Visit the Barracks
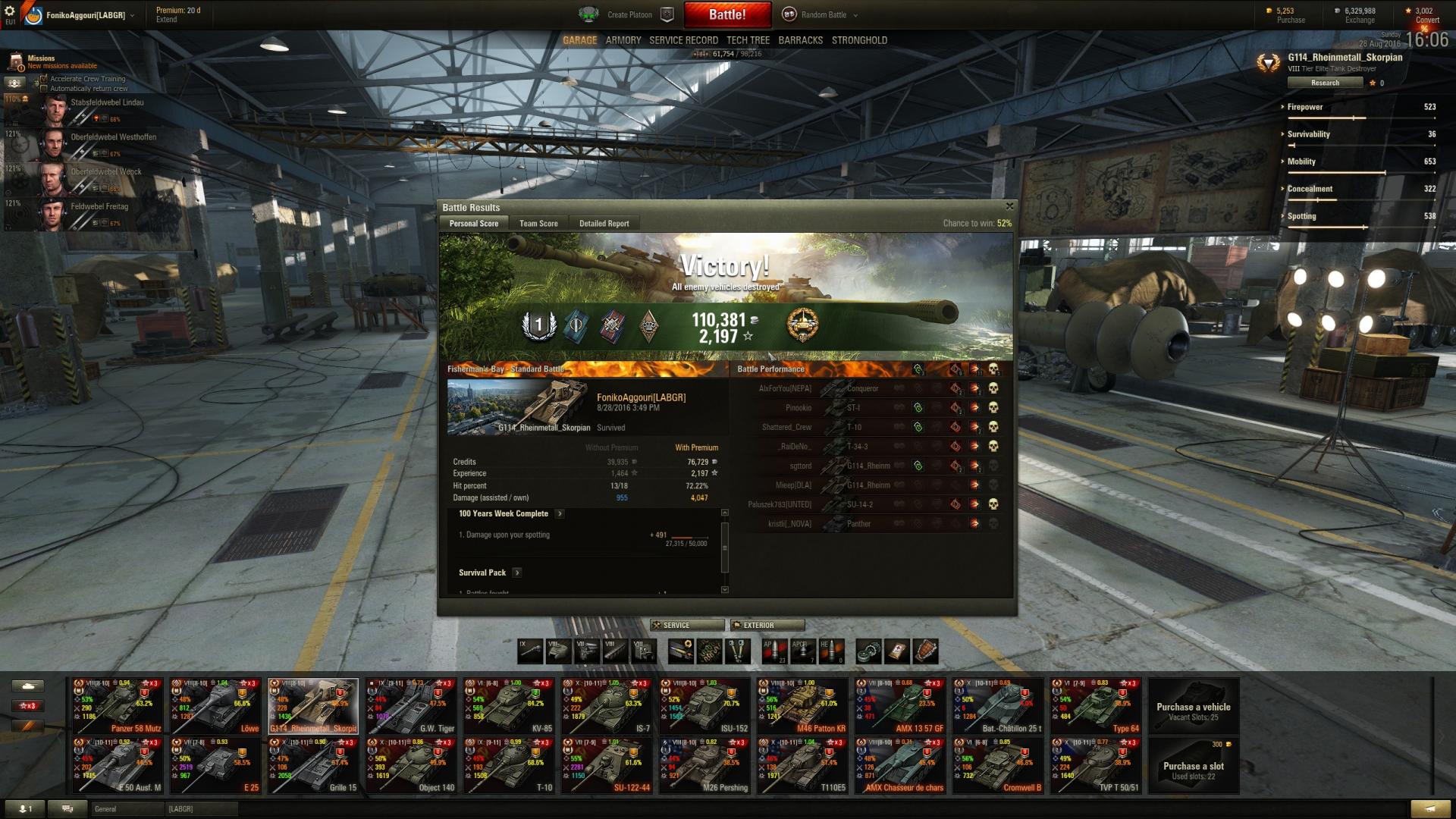 [x=800, y=40]
